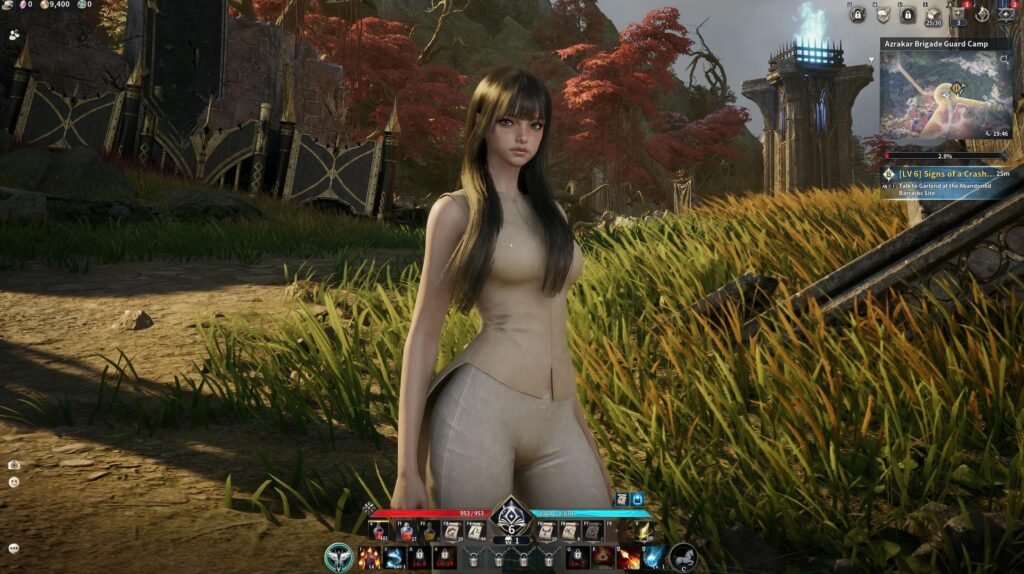
Task: Use the blue comet skill
Action: point(653,557)
